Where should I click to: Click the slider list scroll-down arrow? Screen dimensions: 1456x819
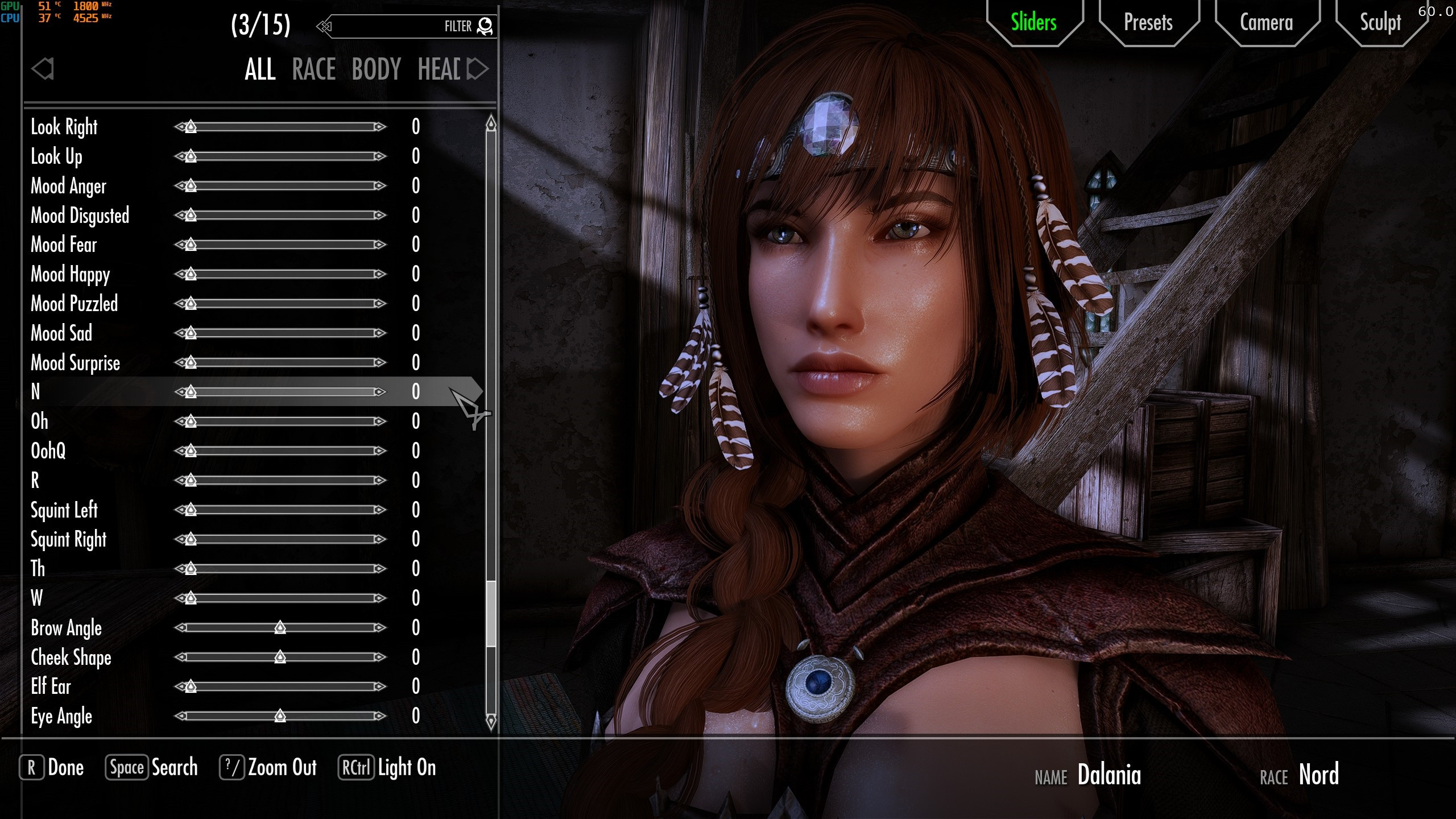point(491,721)
